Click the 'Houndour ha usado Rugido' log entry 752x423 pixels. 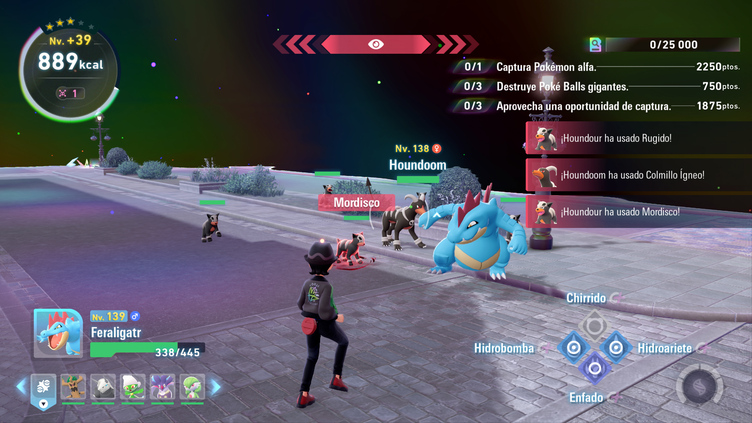pyautogui.click(x=635, y=138)
